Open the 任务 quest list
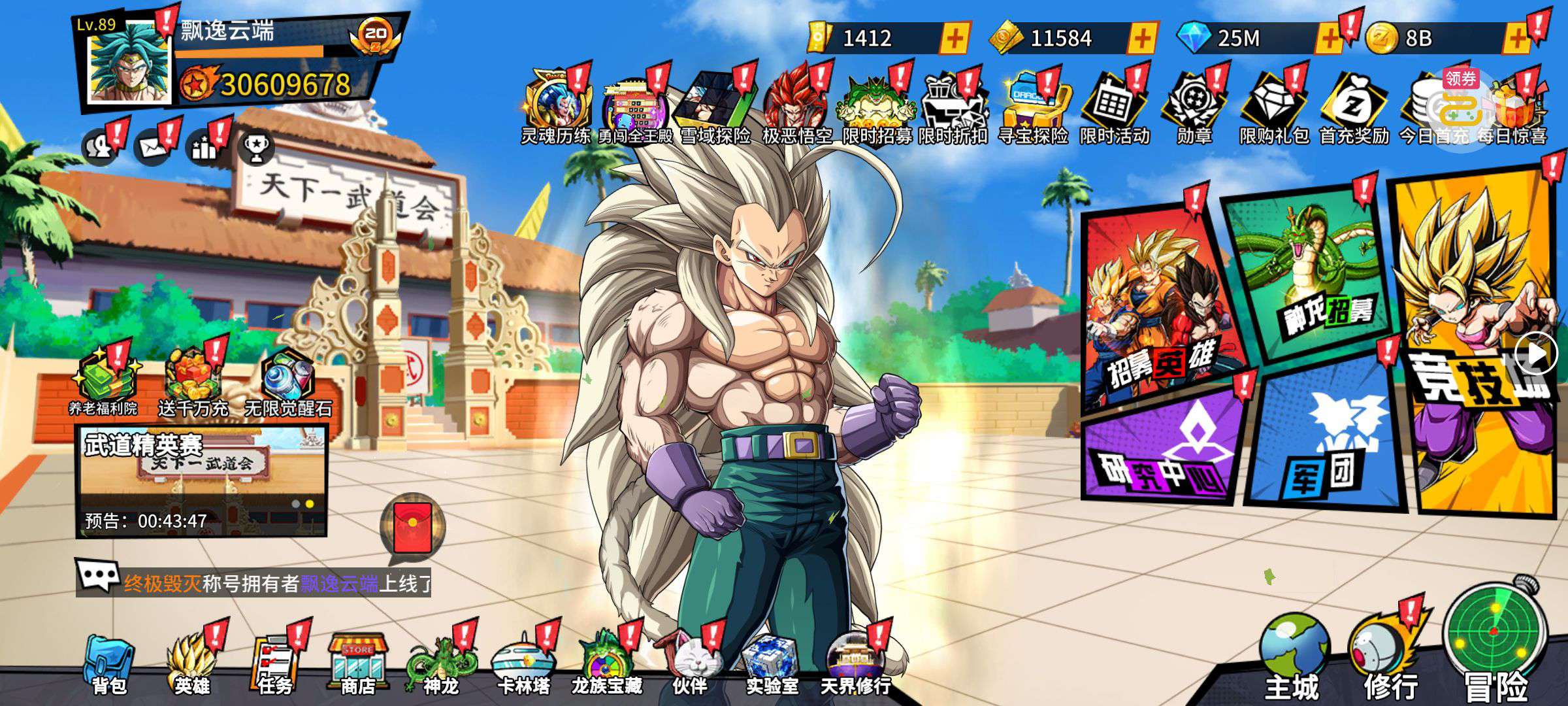1568x706 pixels. [275, 664]
